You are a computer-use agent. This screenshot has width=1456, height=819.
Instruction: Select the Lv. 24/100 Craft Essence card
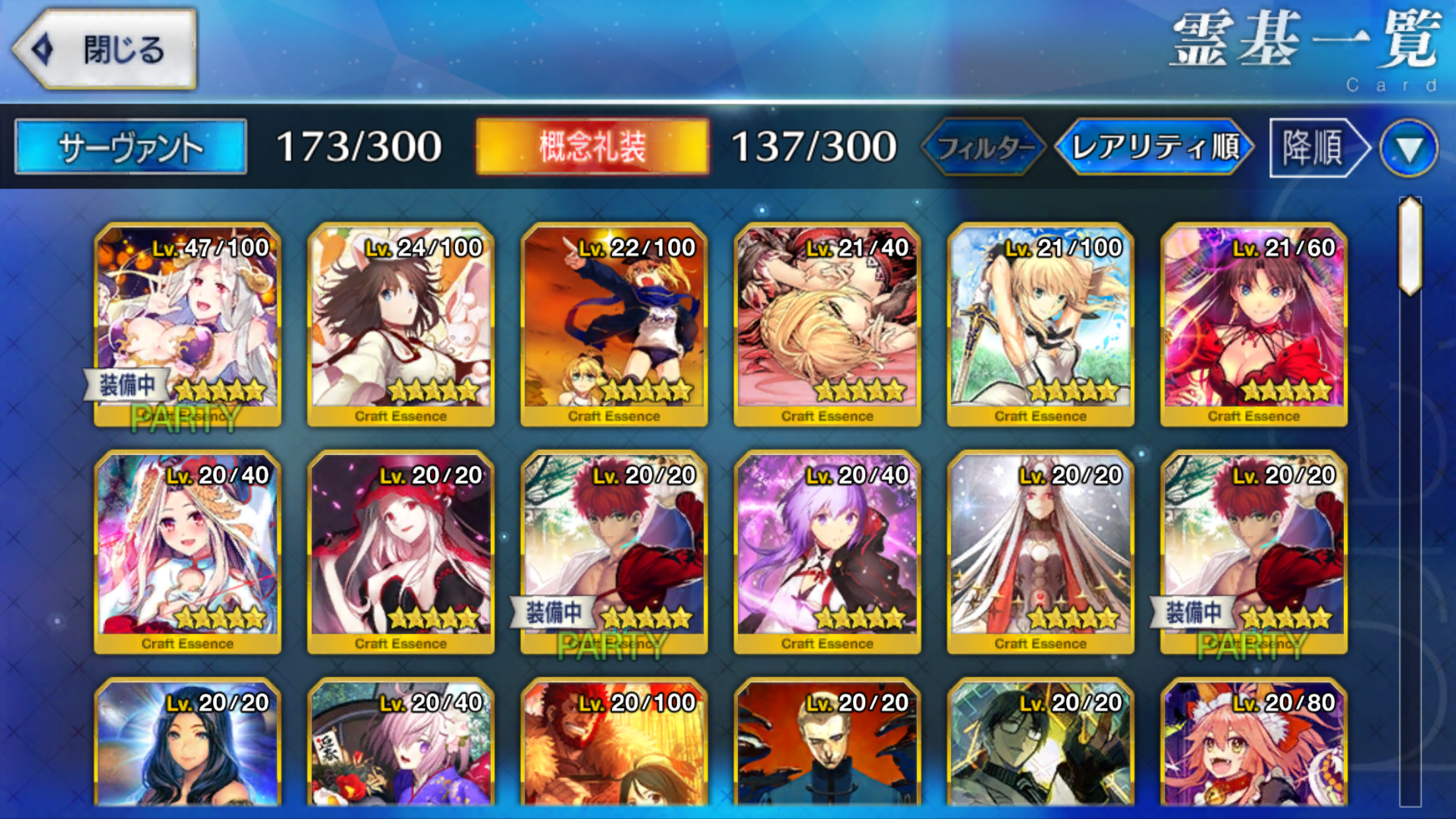point(401,324)
